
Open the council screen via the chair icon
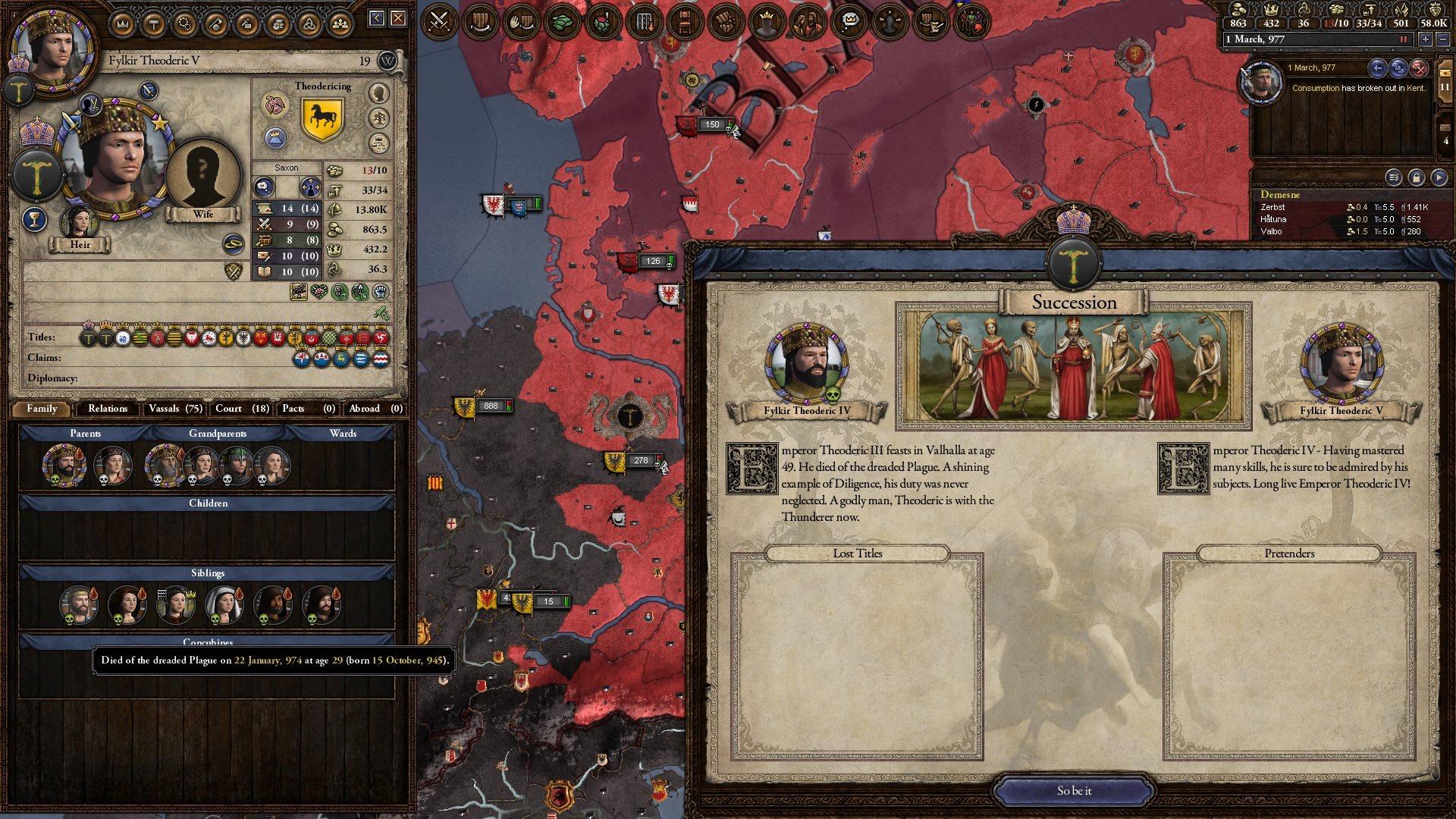click(685, 20)
